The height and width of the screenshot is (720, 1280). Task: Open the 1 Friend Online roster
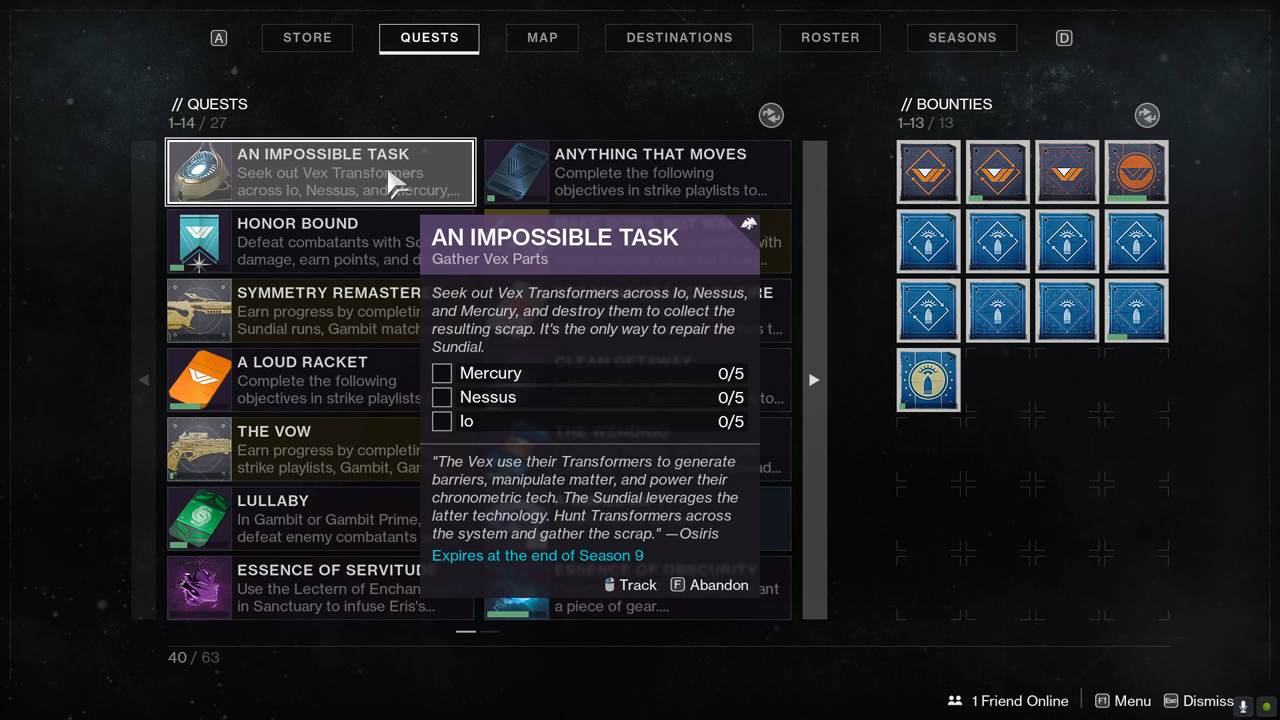1008,701
